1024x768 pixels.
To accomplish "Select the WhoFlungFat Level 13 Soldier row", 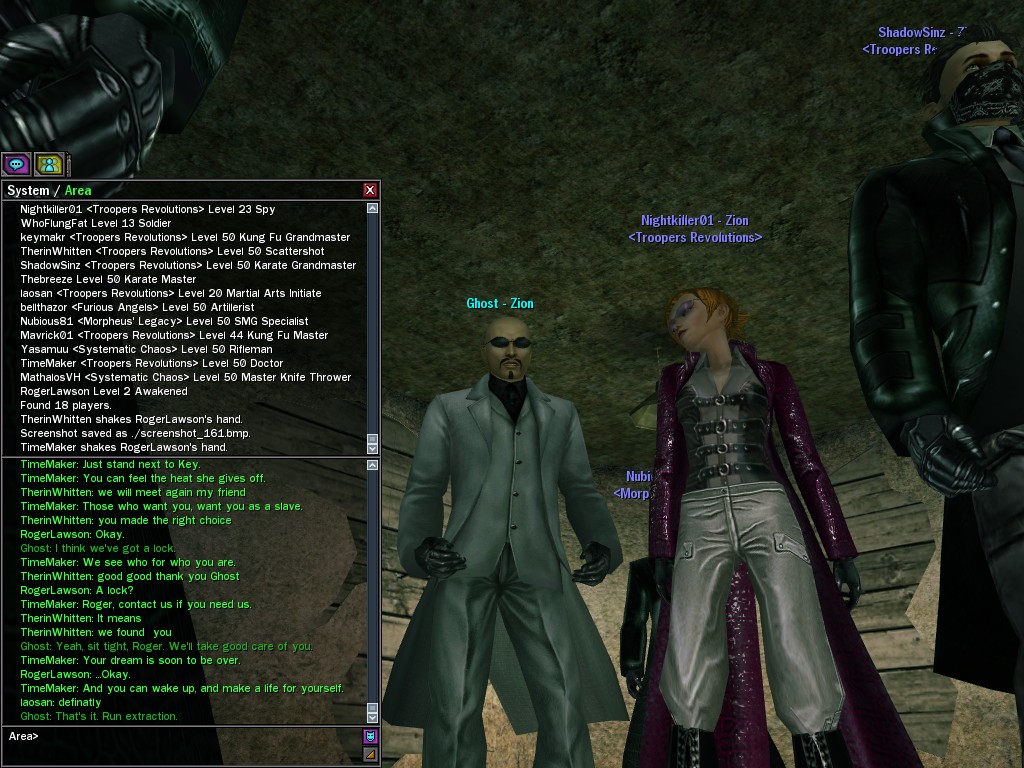I will 95,223.
